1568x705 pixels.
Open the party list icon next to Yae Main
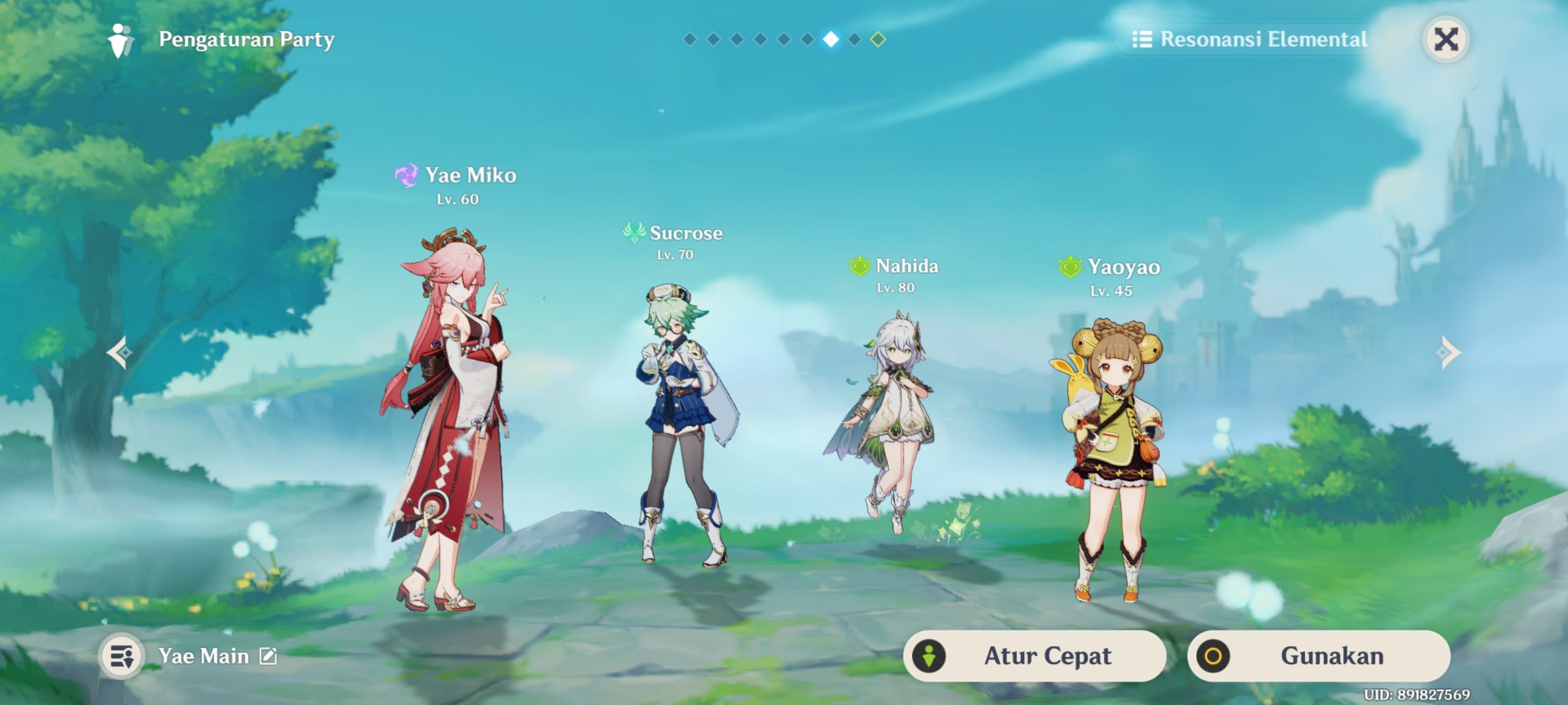tap(121, 656)
